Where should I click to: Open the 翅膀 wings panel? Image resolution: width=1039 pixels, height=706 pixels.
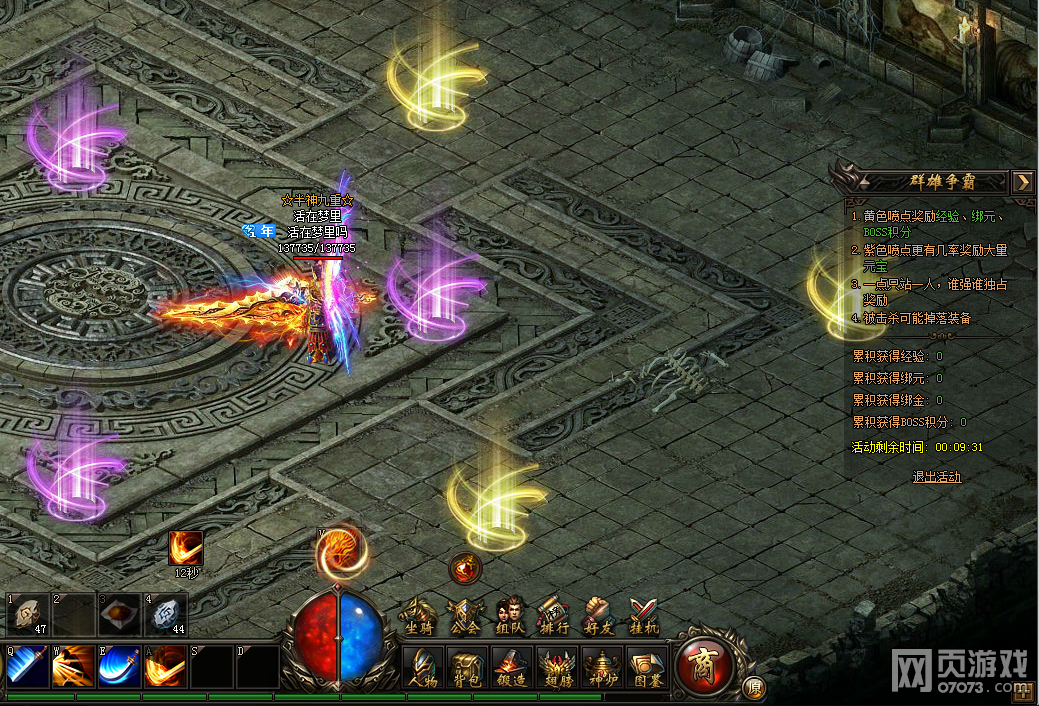tap(556, 666)
